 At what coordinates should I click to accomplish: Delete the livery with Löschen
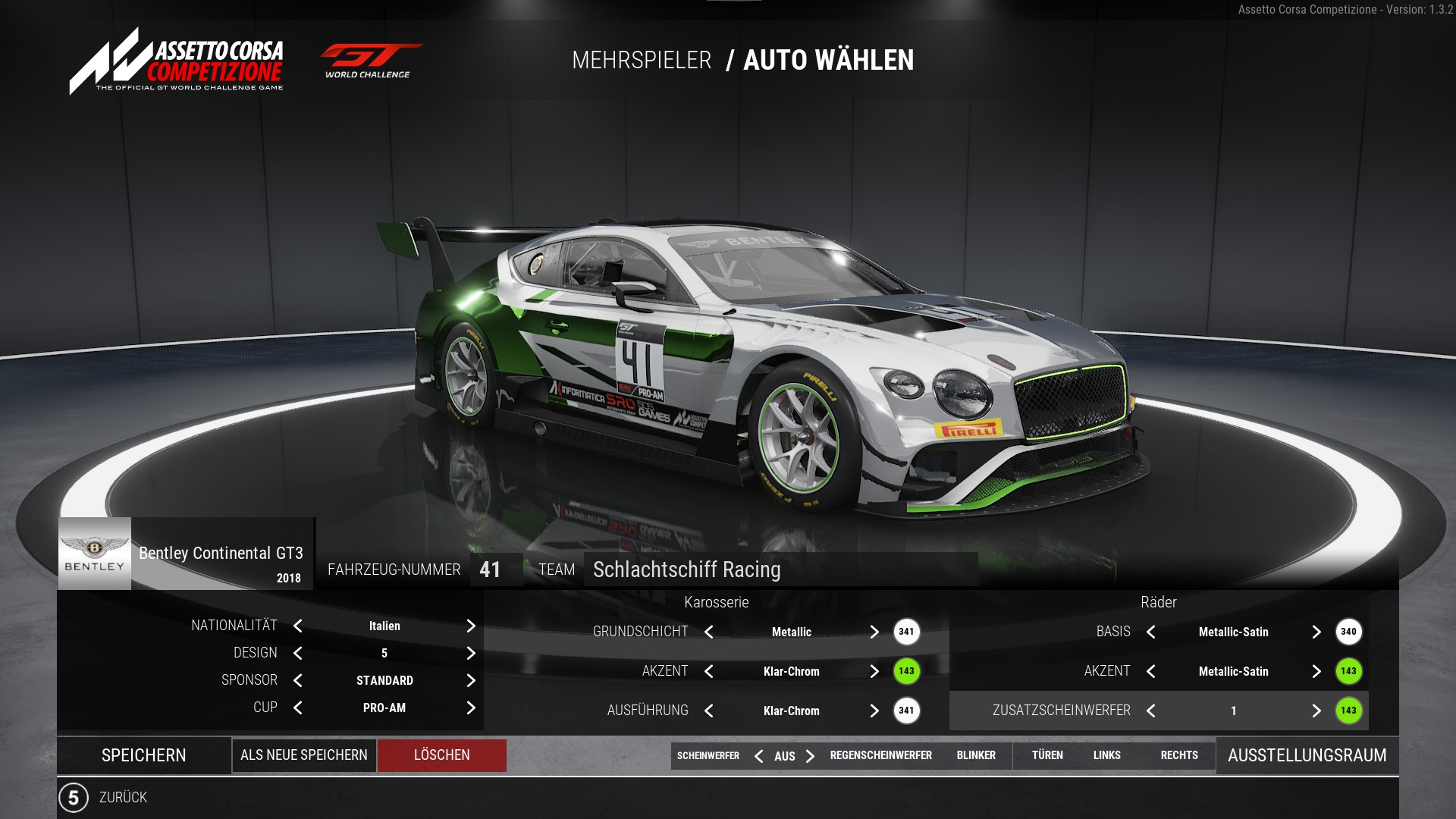(442, 755)
